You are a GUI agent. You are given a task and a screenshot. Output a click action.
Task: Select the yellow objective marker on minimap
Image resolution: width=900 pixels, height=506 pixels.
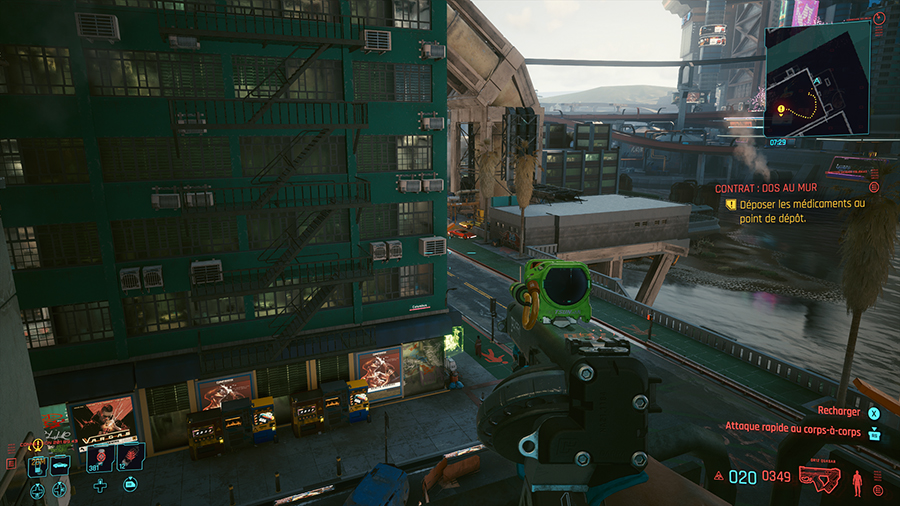pos(781,110)
